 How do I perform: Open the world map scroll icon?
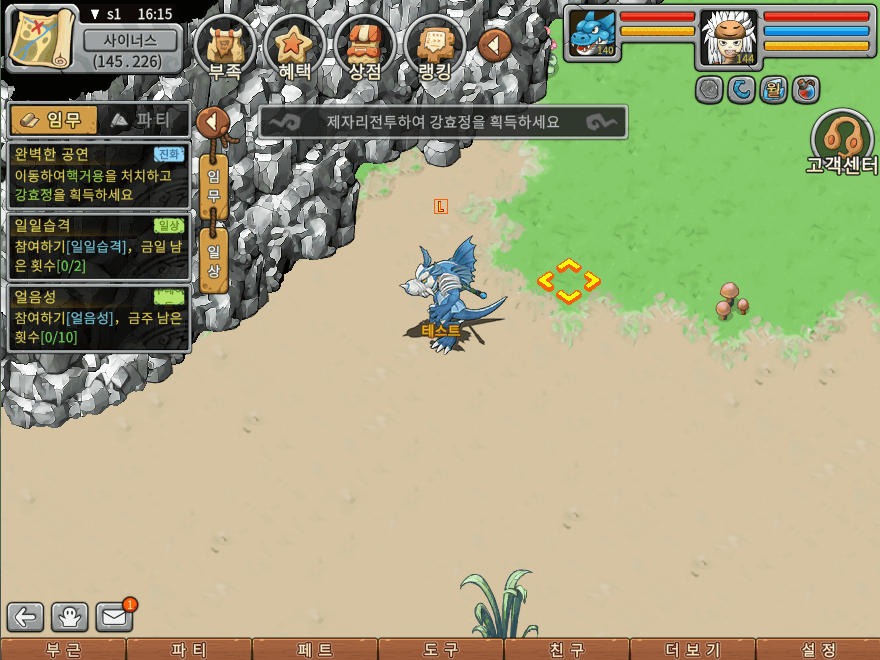pyautogui.click(x=42, y=39)
